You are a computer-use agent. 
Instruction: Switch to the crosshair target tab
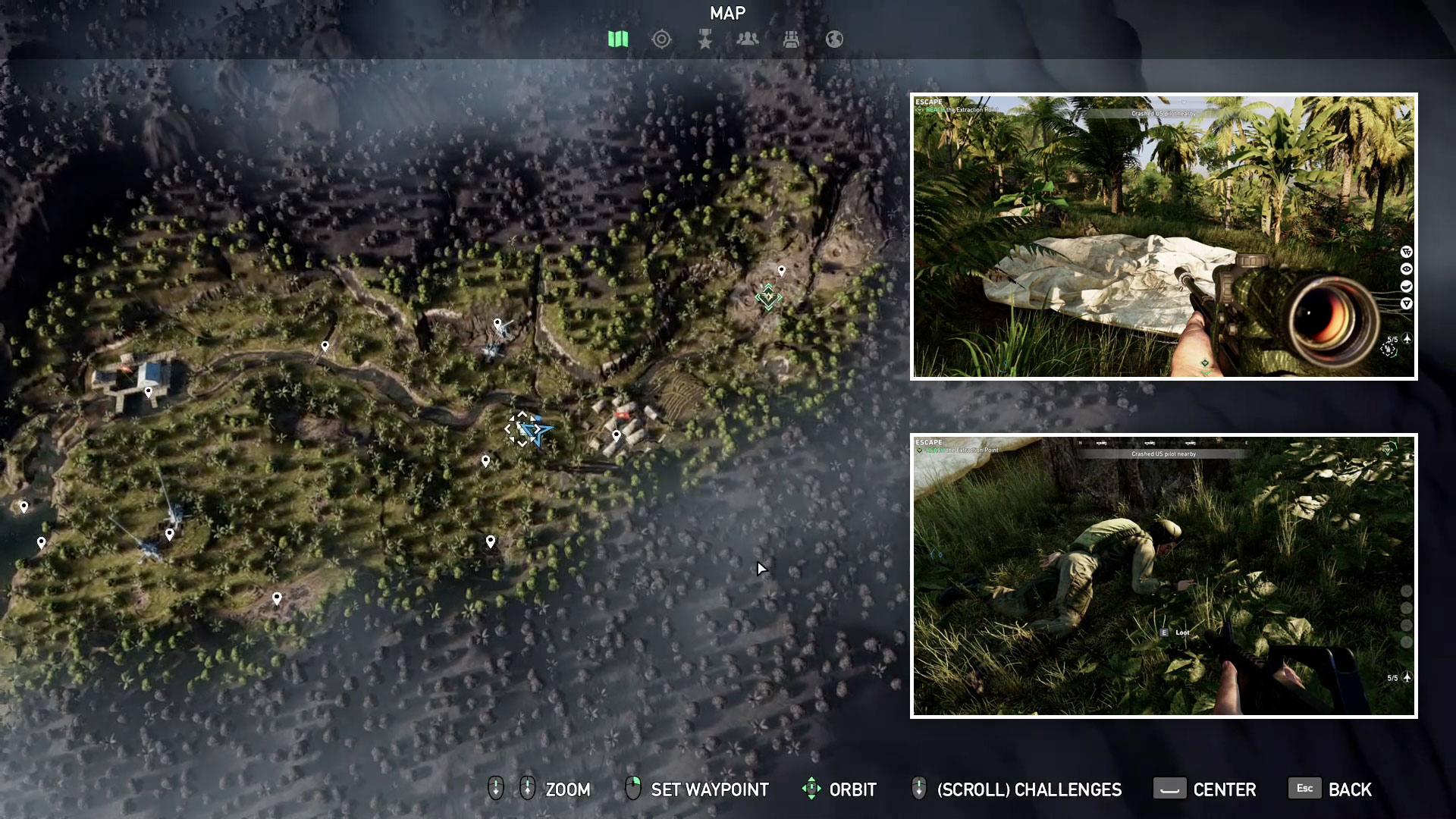click(x=661, y=39)
